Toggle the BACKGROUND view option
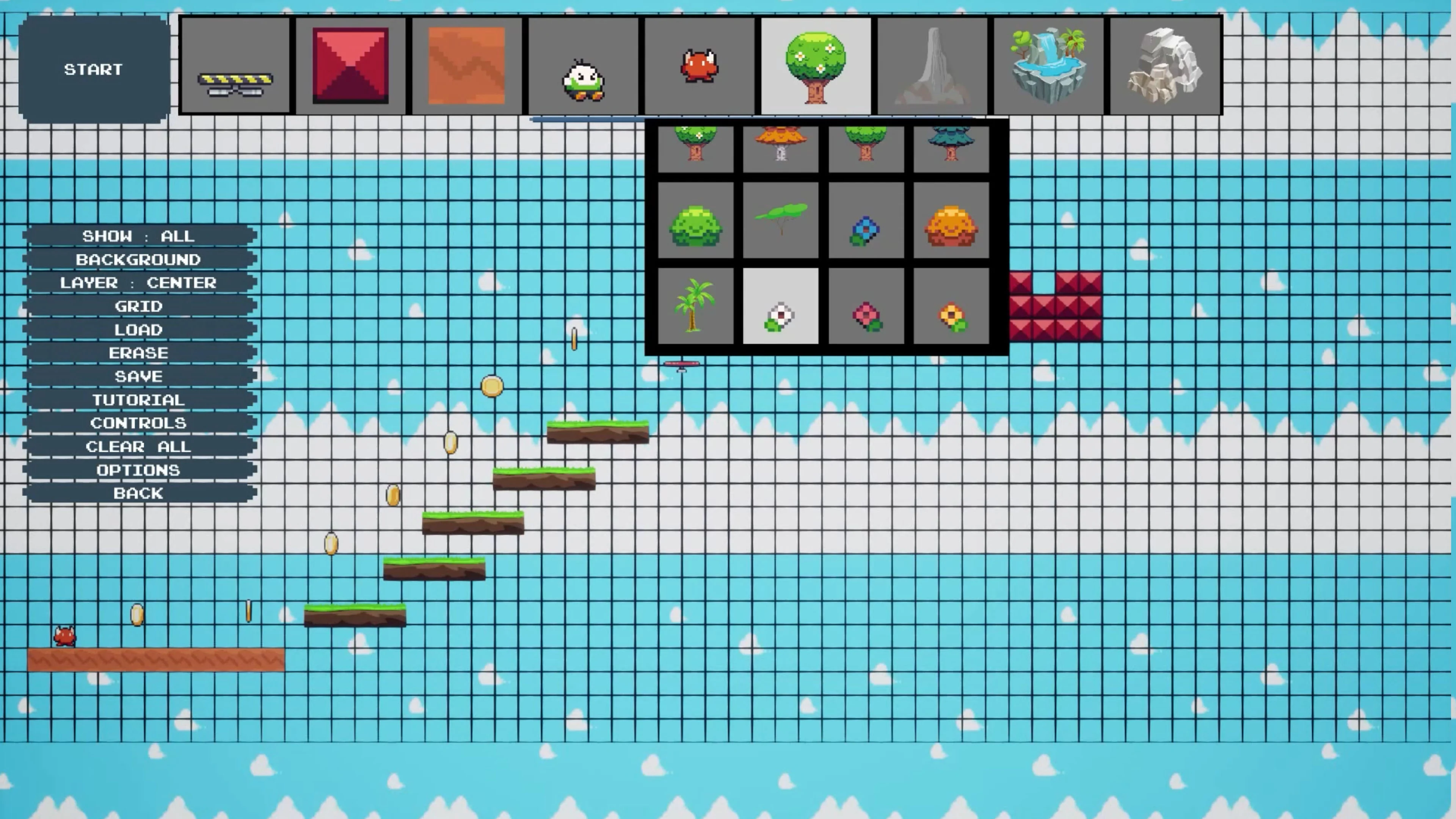The image size is (1456, 819). [139, 259]
